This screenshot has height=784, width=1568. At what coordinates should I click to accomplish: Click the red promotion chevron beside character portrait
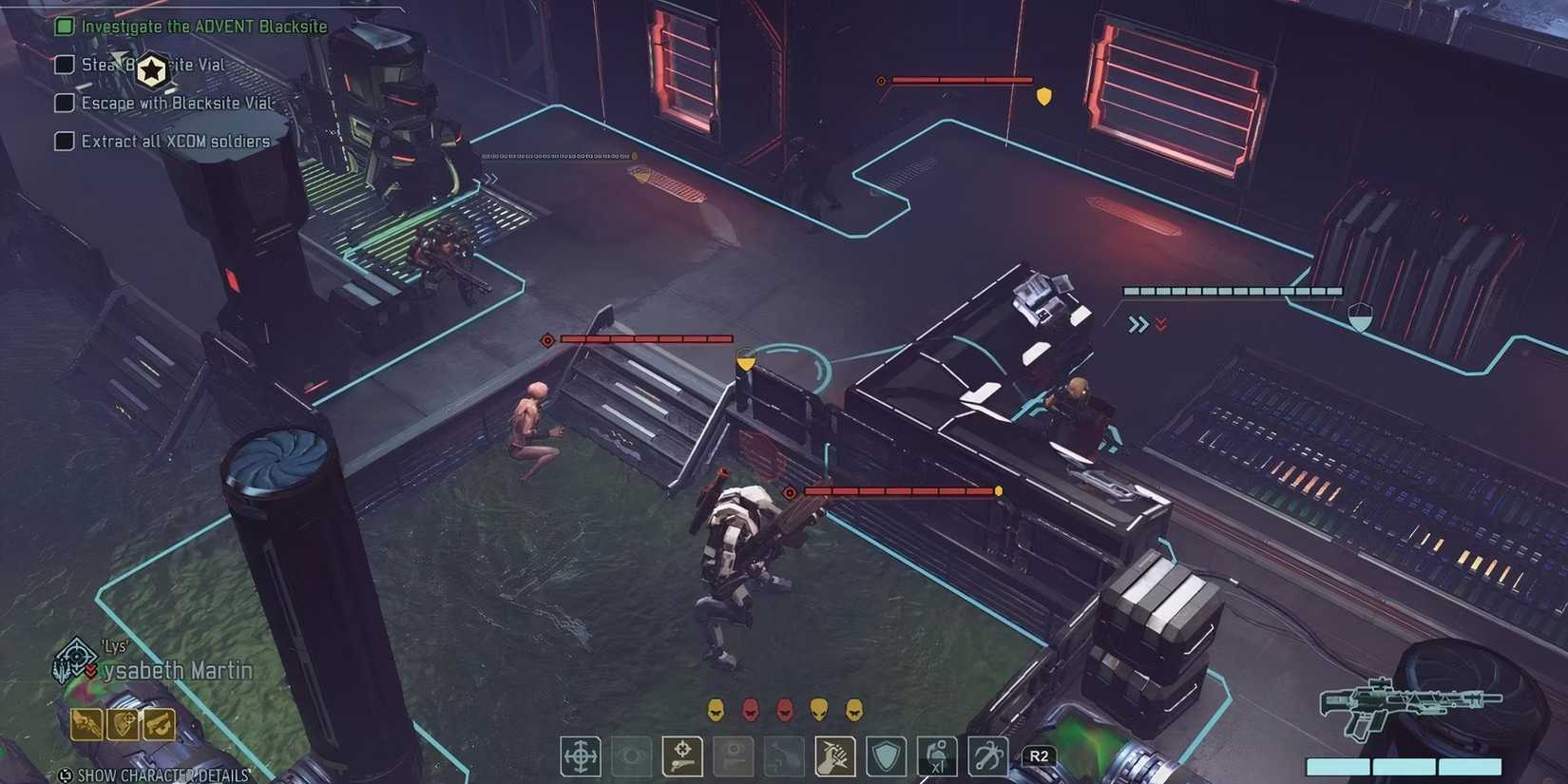[x=92, y=670]
